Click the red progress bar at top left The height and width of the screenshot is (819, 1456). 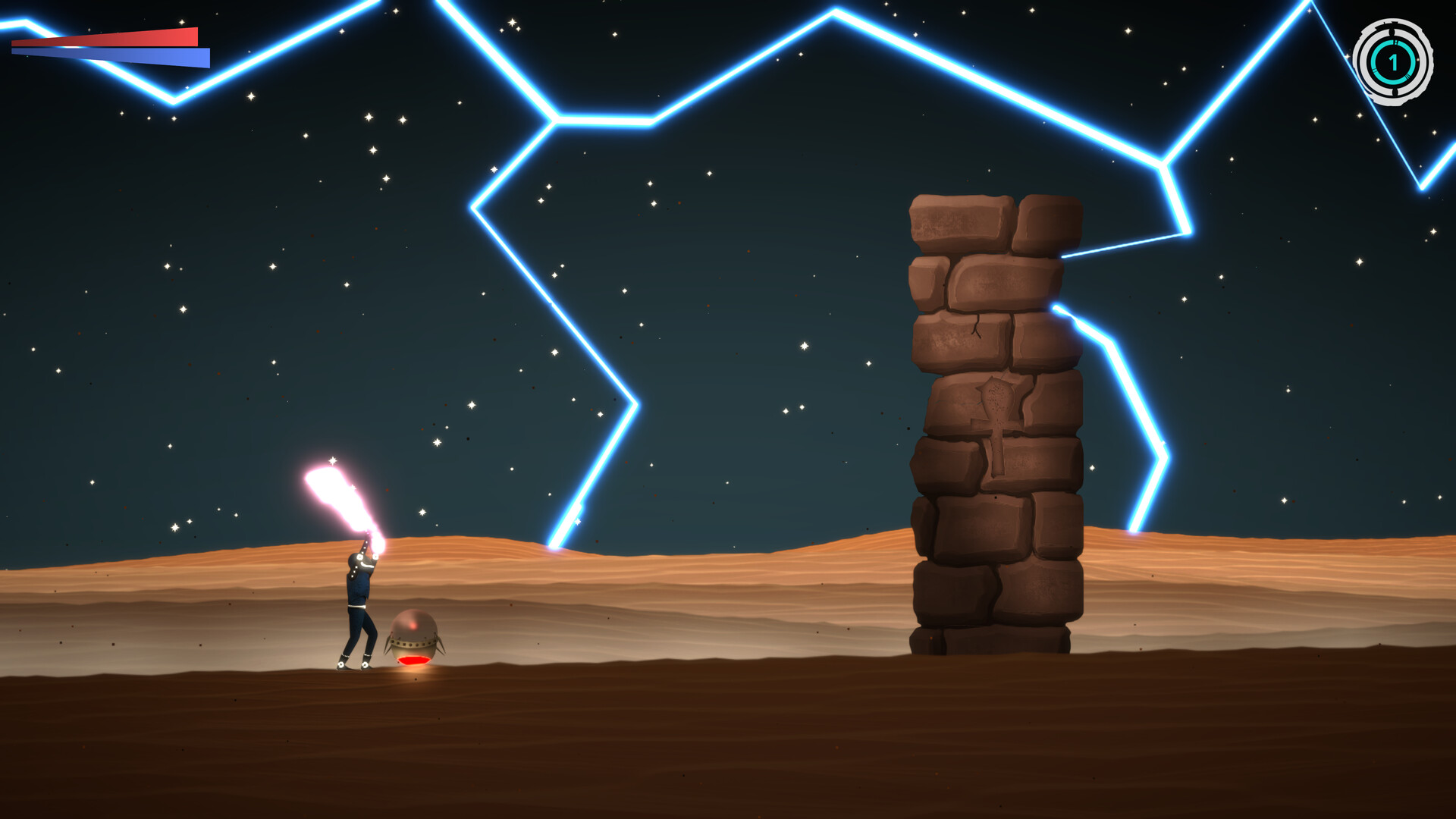(x=106, y=36)
